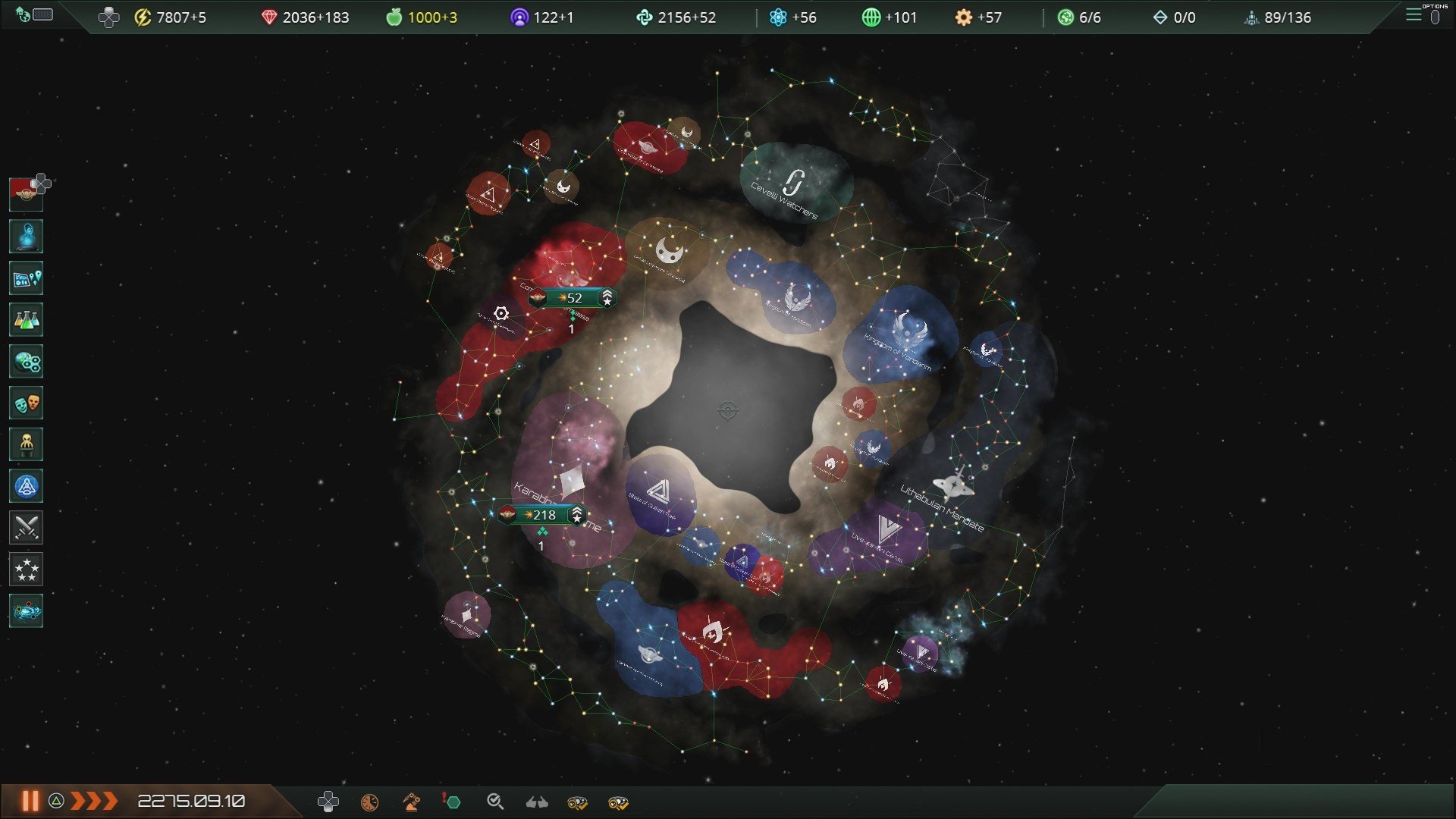1456x819 pixels.
Task: Open the Leaders panel hologram icon
Action: click(x=26, y=236)
